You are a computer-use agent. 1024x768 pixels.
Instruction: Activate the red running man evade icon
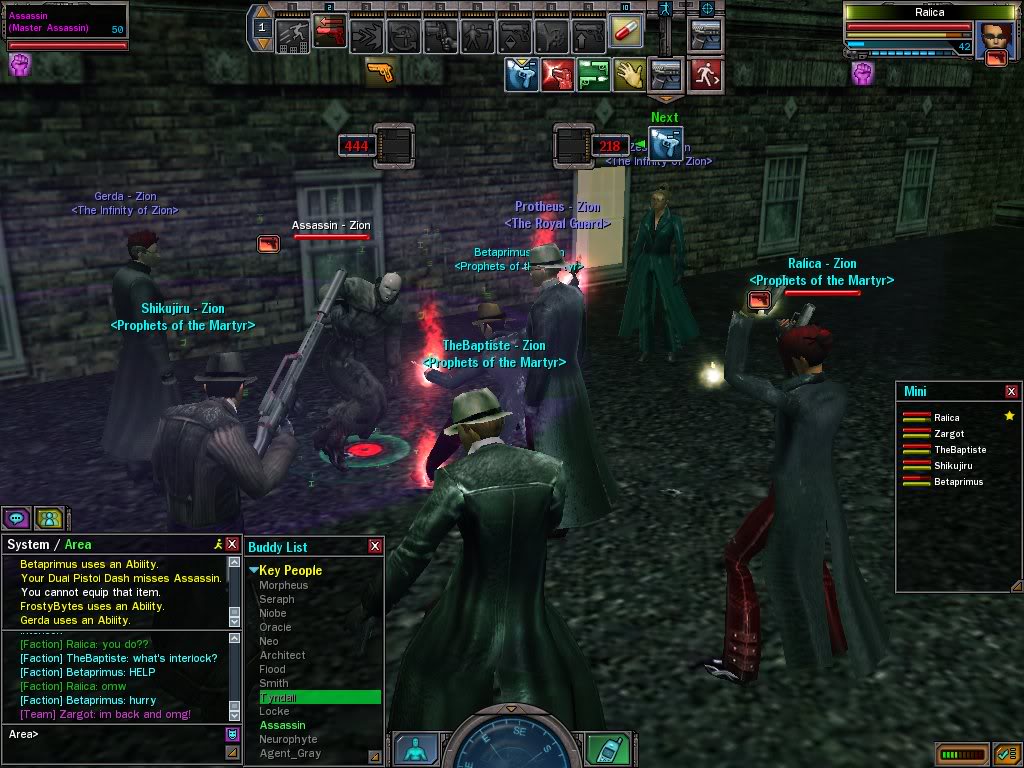pyautogui.click(x=705, y=75)
